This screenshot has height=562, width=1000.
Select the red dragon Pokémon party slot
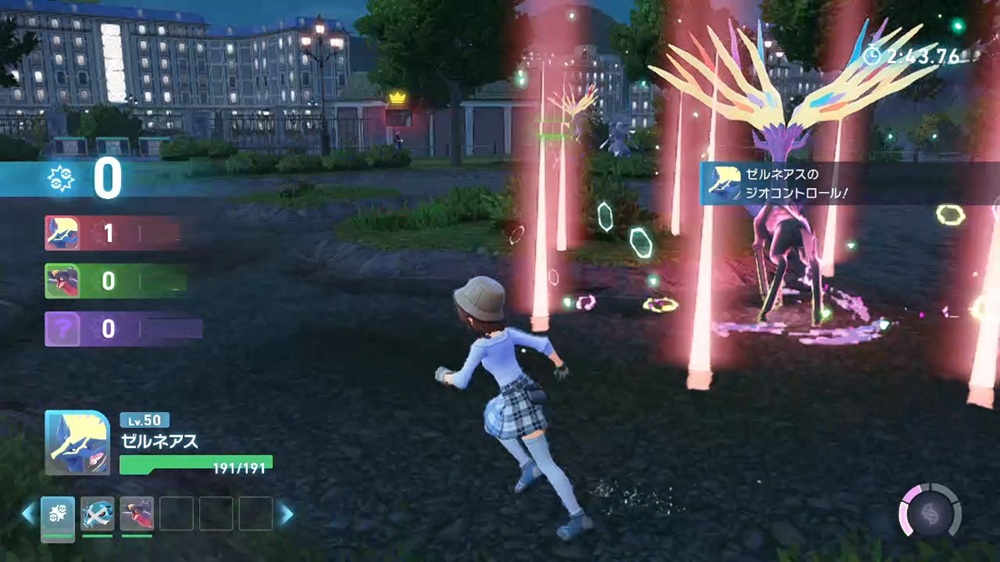(x=136, y=514)
